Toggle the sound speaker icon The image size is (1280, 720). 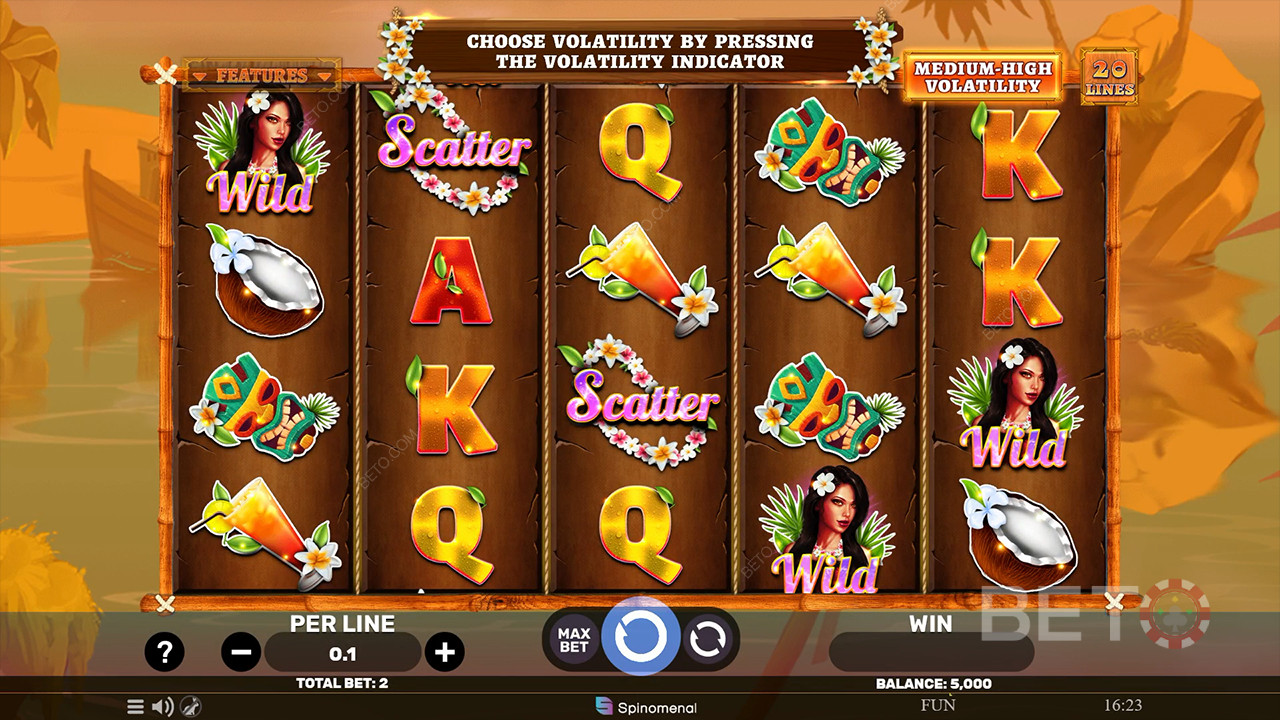[x=162, y=707]
